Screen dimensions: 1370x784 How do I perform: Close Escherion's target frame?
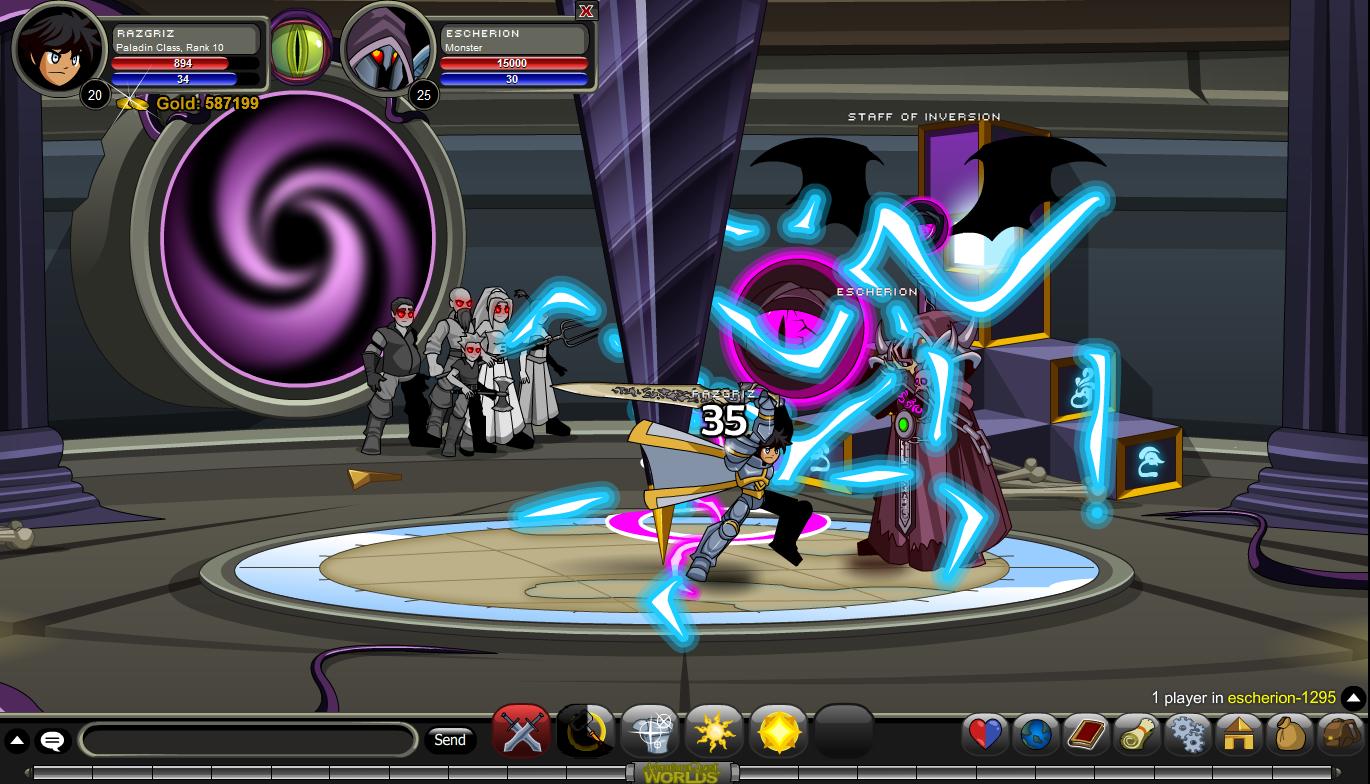(586, 11)
